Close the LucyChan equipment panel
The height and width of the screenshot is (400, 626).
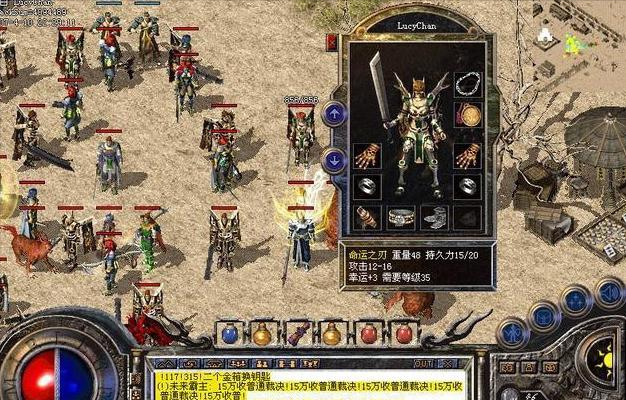(x=332, y=42)
